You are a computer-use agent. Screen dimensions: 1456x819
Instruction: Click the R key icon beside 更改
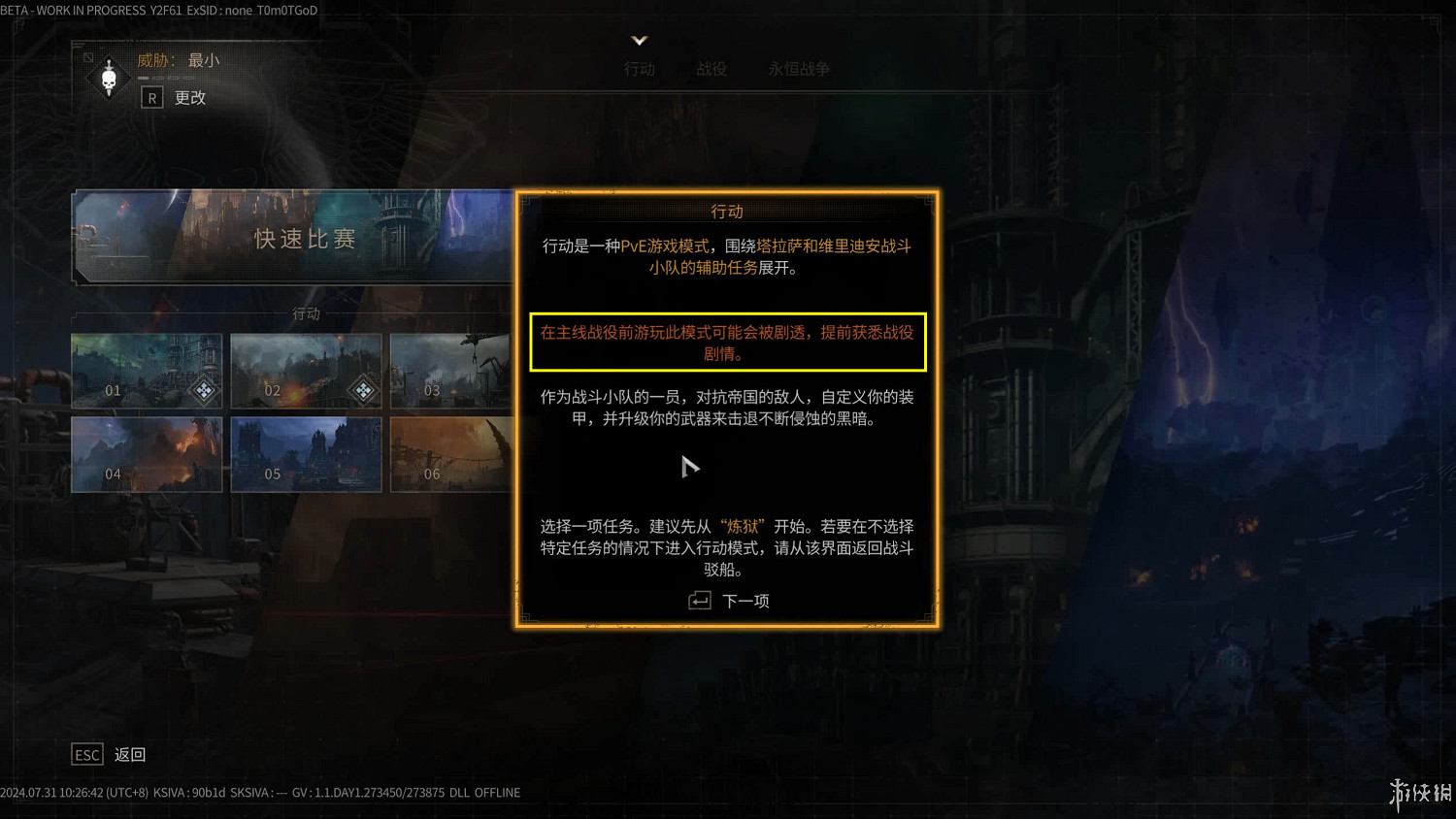click(x=151, y=97)
